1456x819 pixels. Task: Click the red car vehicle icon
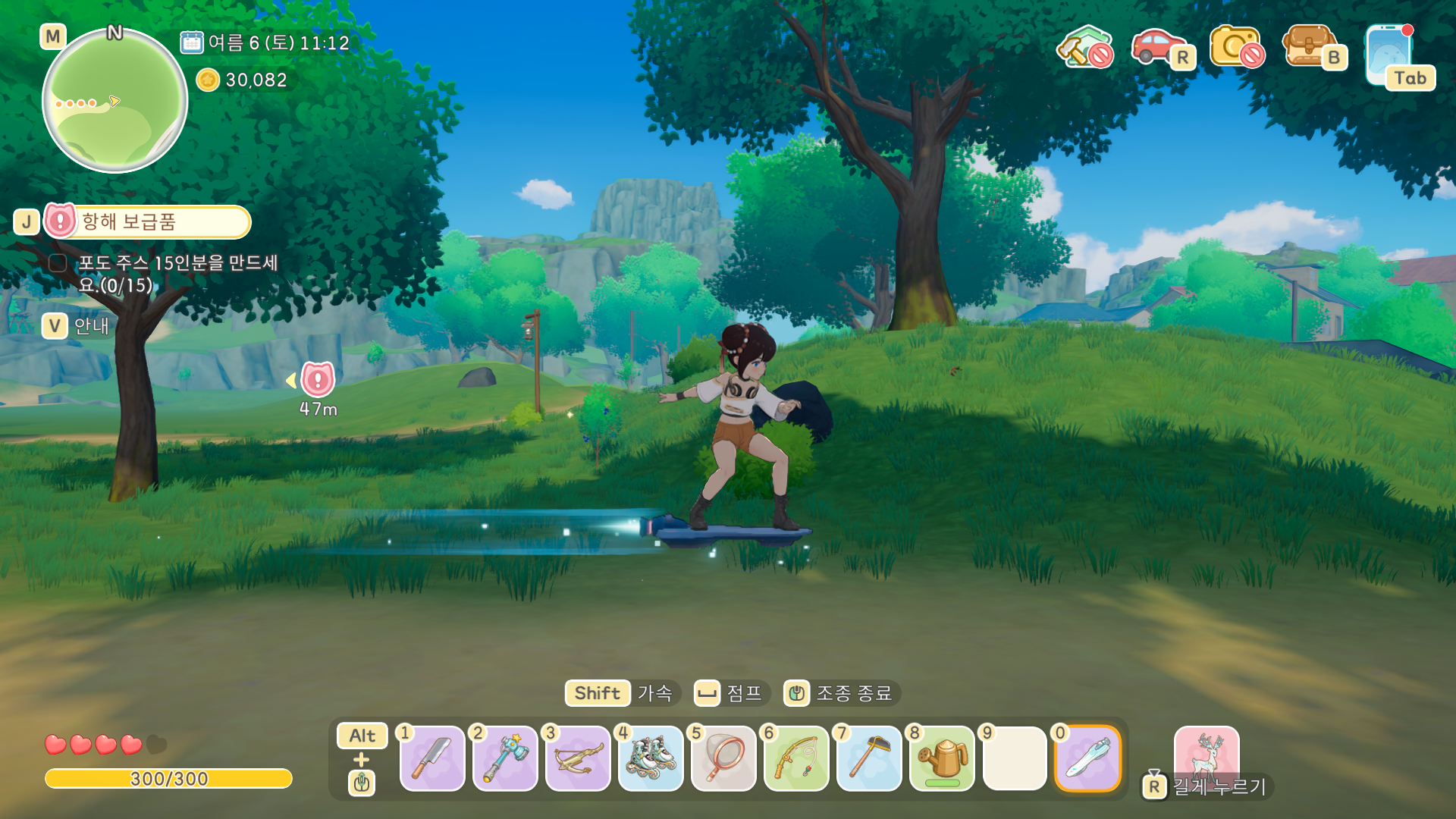(1157, 47)
